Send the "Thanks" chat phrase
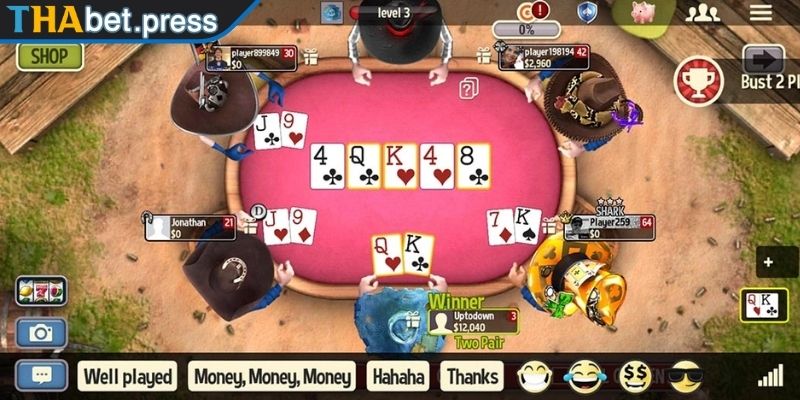The height and width of the screenshot is (400, 800). [473, 377]
